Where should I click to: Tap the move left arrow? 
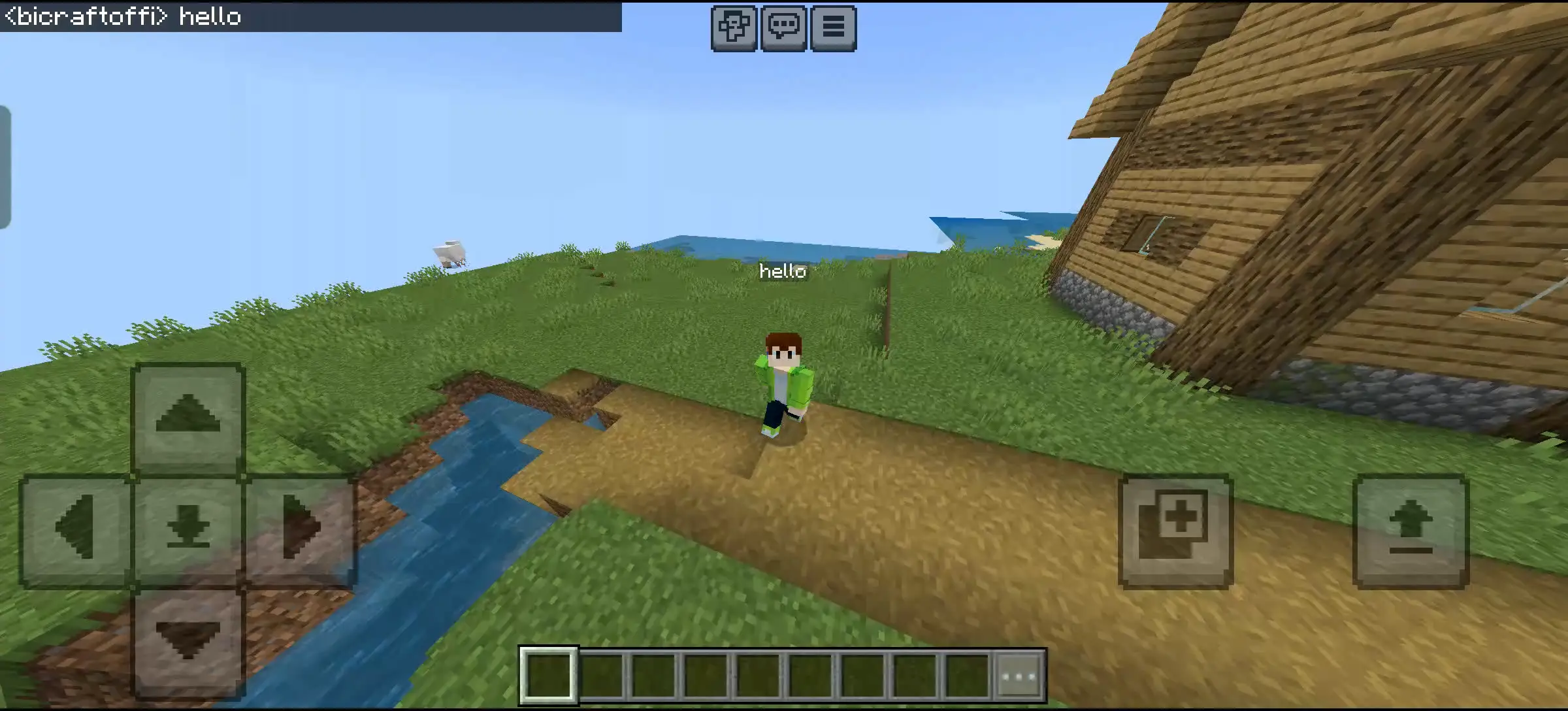coord(75,528)
